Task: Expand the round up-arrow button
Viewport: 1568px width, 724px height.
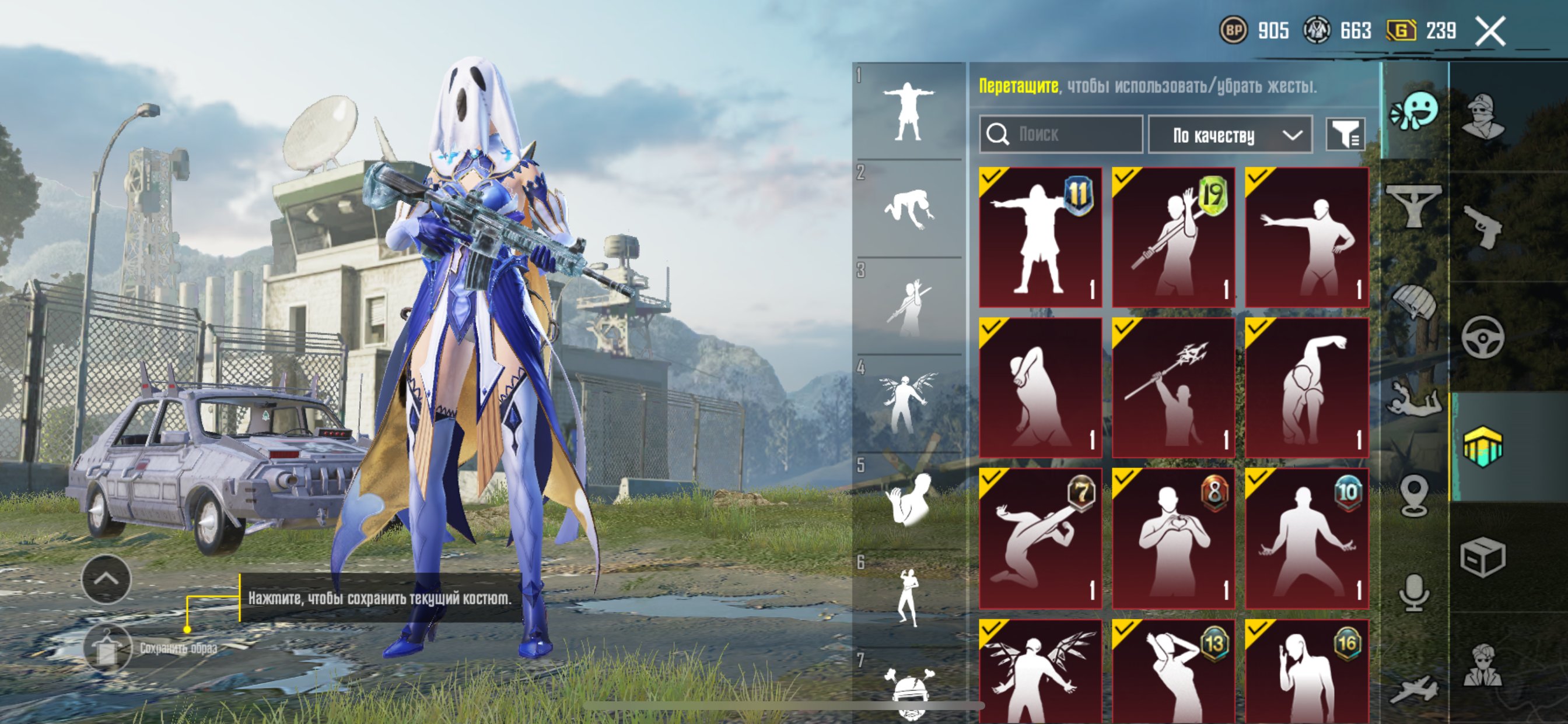Action: tap(107, 579)
